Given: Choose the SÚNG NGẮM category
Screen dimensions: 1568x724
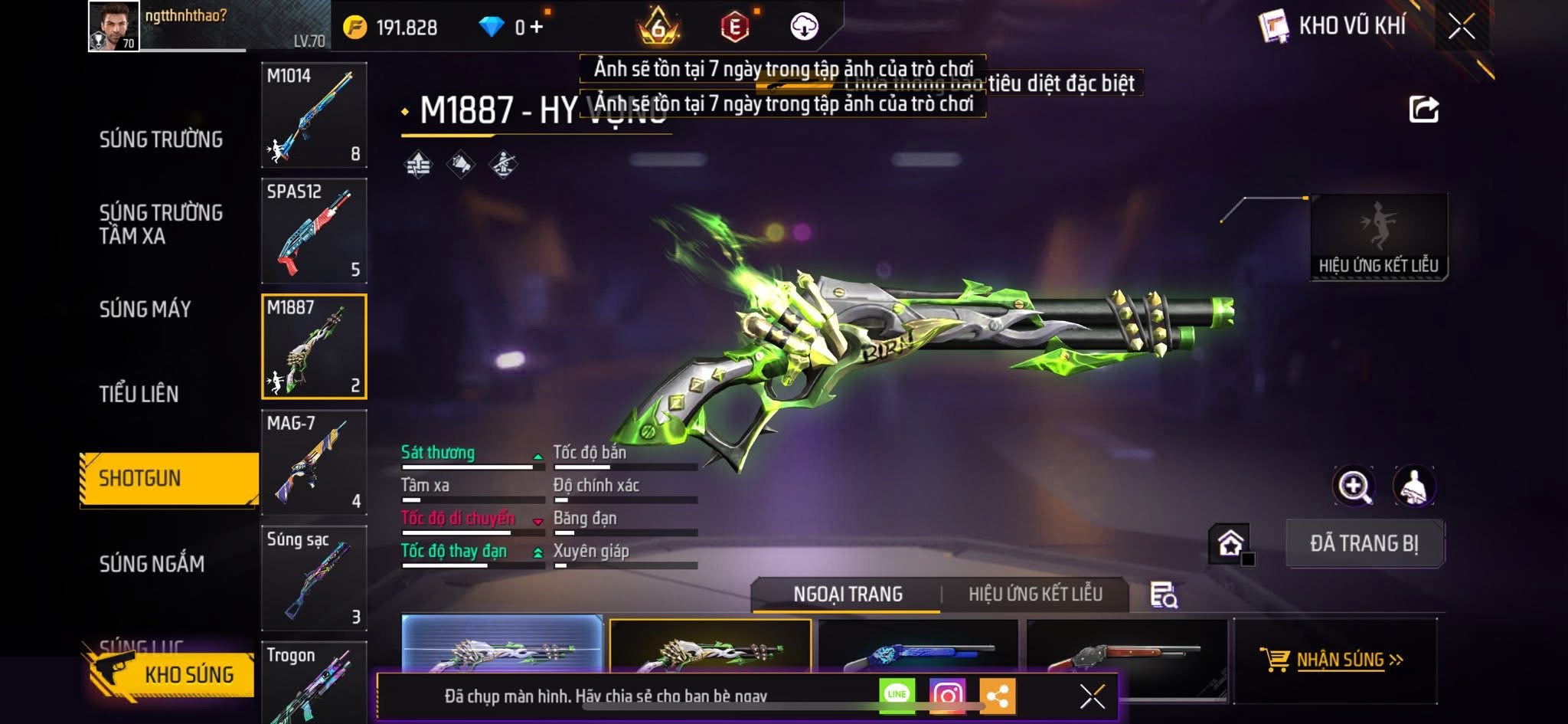Looking at the screenshot, I should (x=152, y=564).
